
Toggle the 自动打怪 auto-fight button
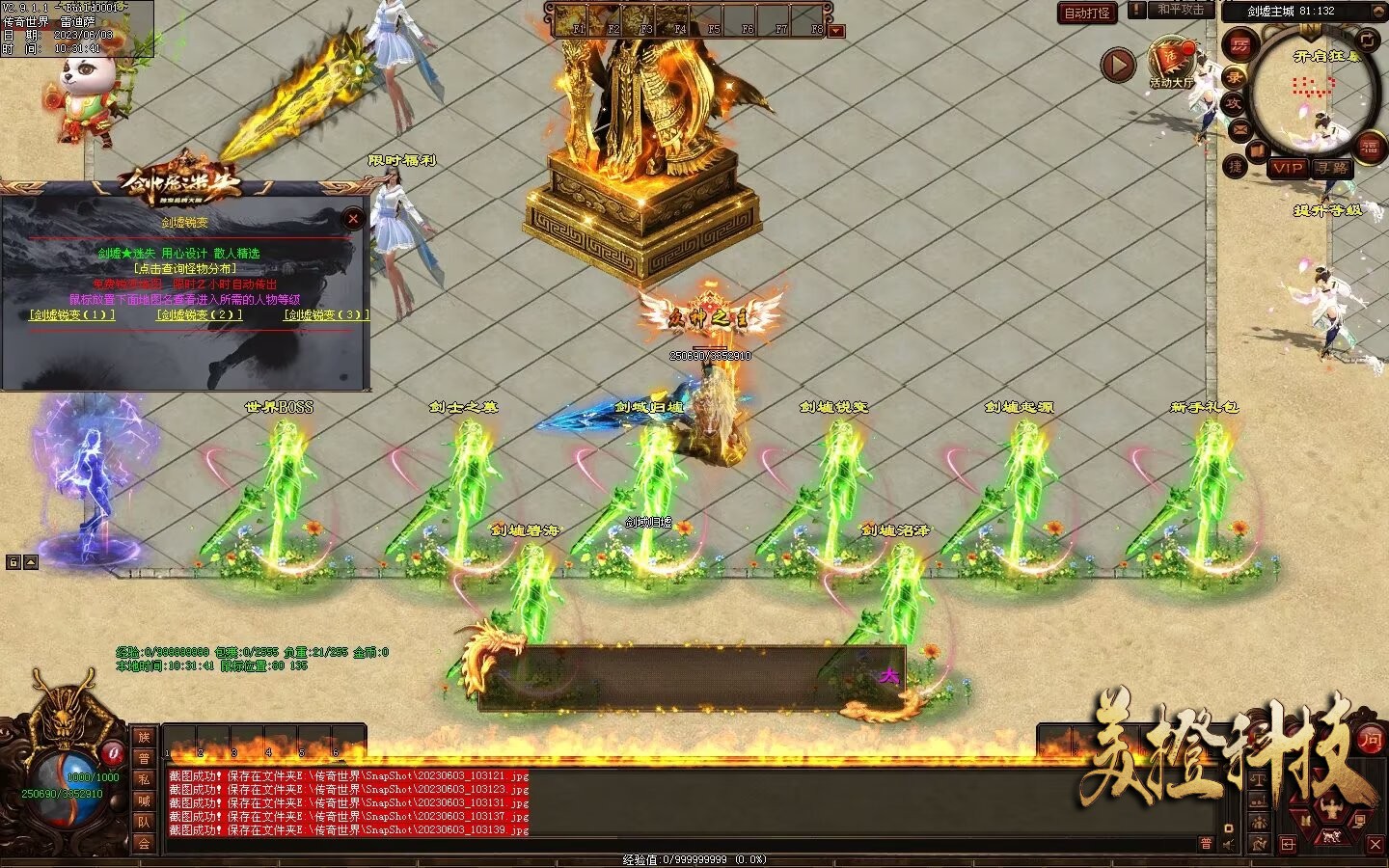tap(1087, 13)
